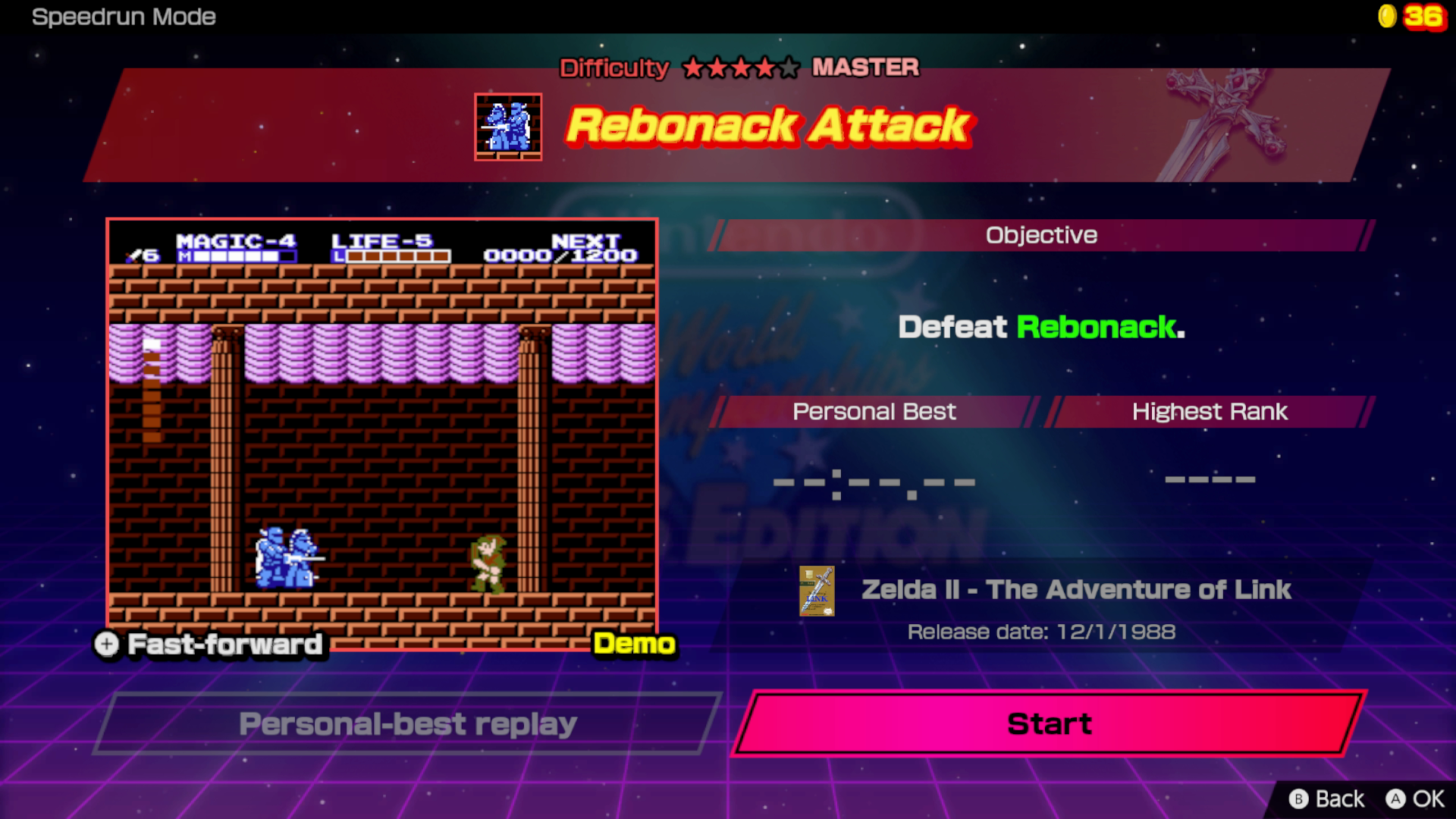Toggle the Demo playback indicator
The height and width of the screenshot is (819, 1456).
point(635,644)
